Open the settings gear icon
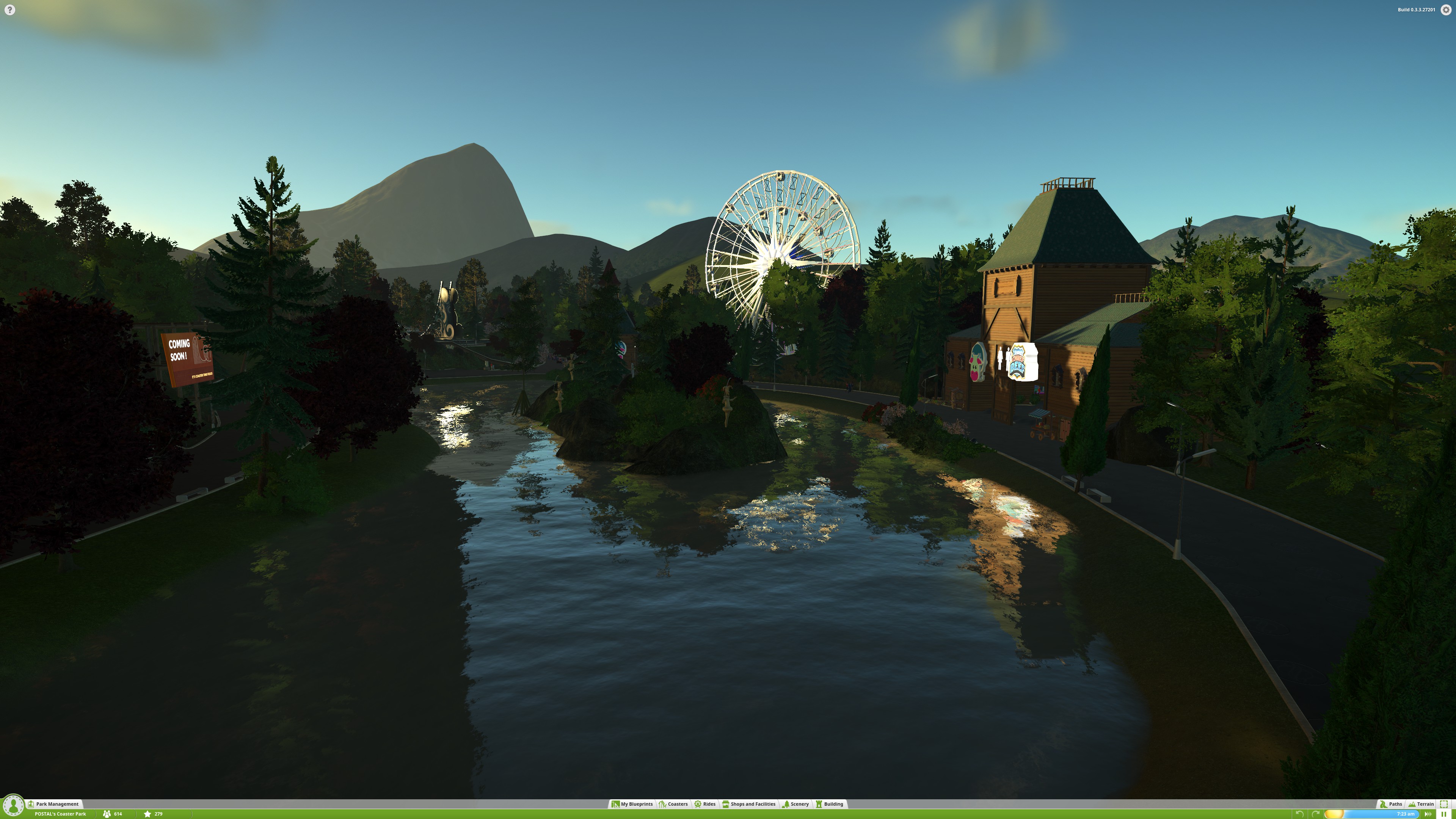 coord(1446,9)
